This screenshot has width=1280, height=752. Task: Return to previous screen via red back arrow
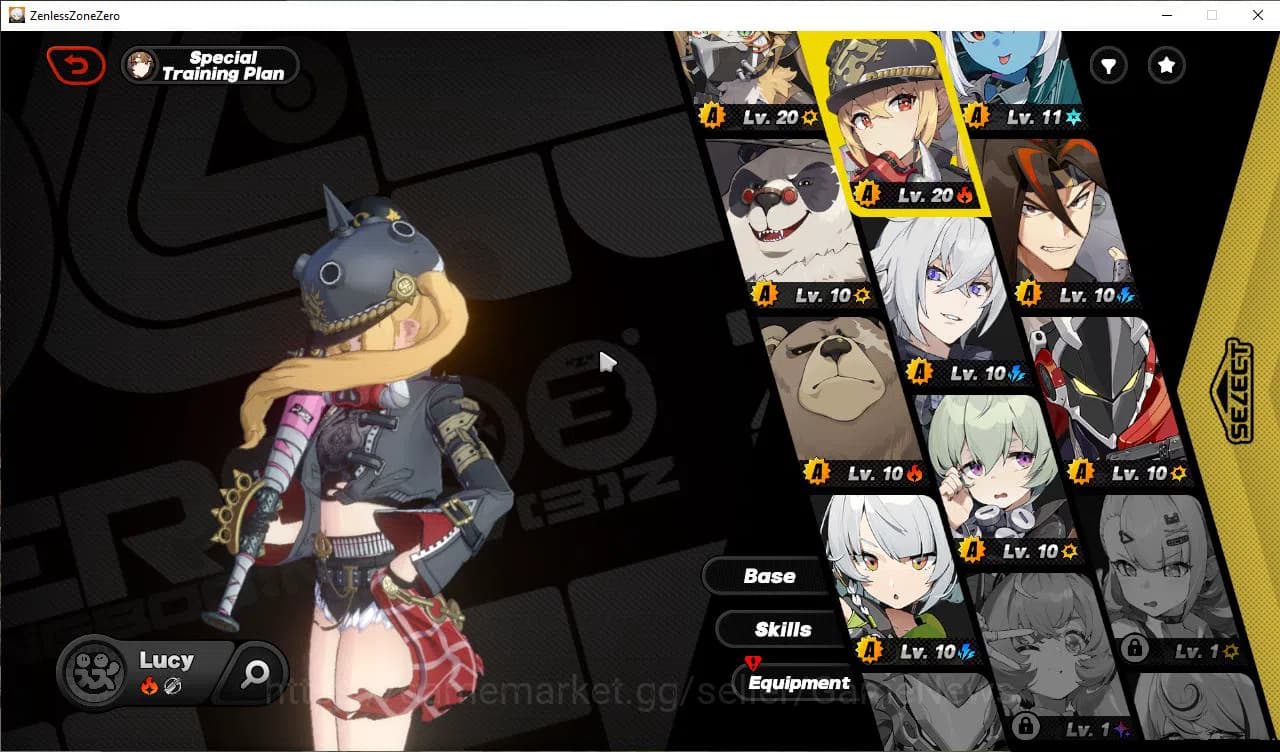(77, 64)
